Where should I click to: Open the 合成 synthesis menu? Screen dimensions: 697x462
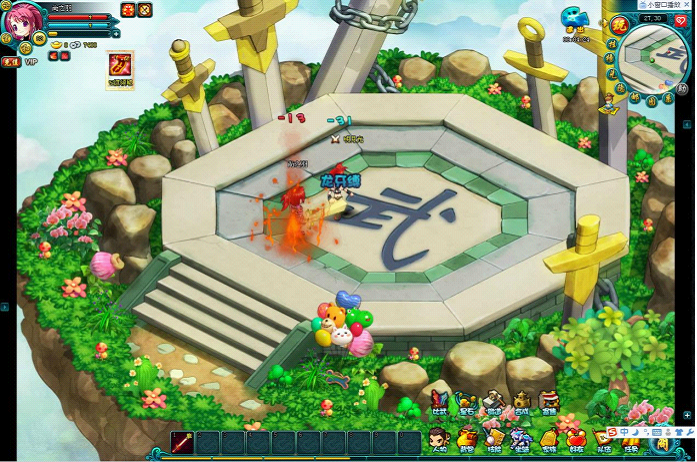pyautogui.click(x=521, y=403)
